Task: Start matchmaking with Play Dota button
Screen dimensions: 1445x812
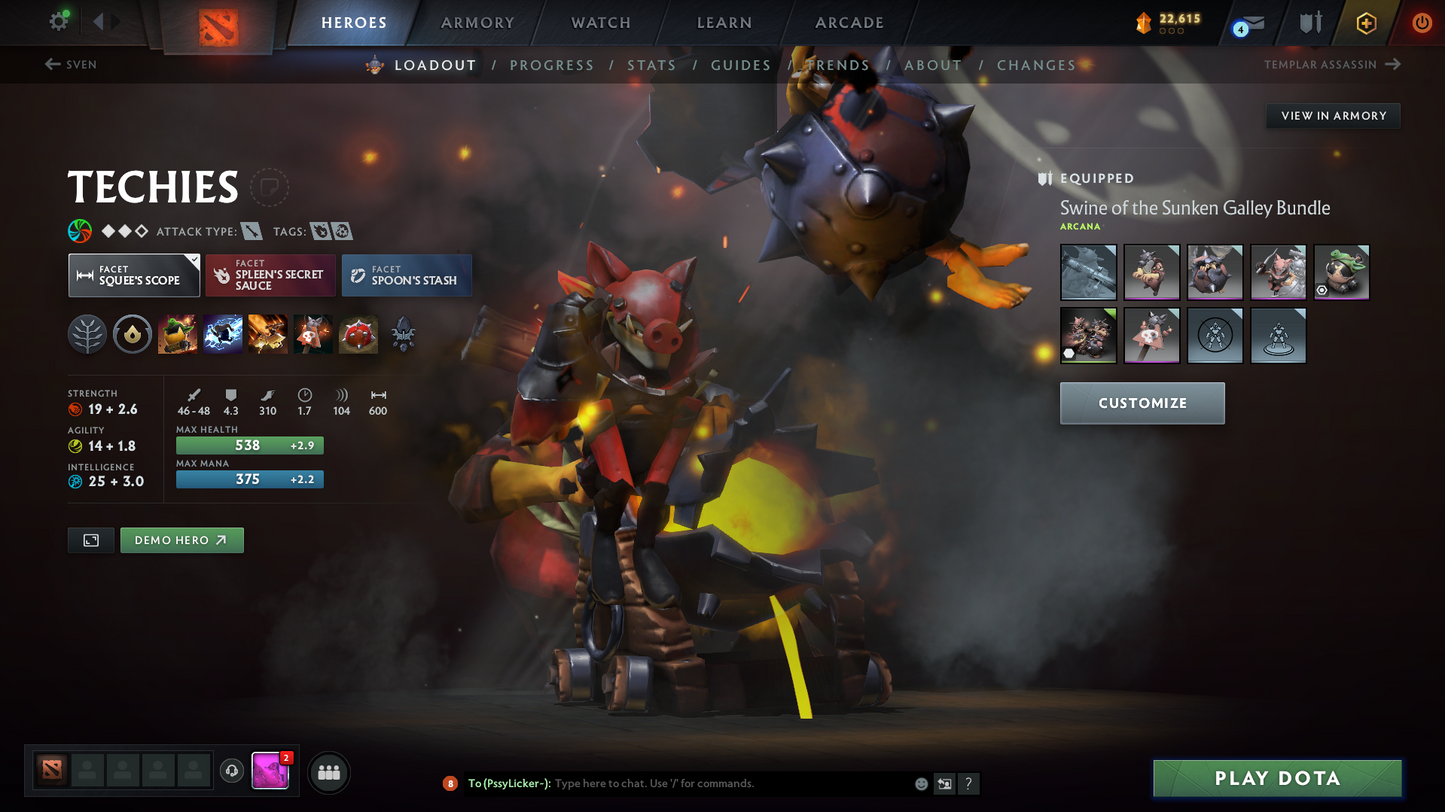Action: pos(1276,778)
